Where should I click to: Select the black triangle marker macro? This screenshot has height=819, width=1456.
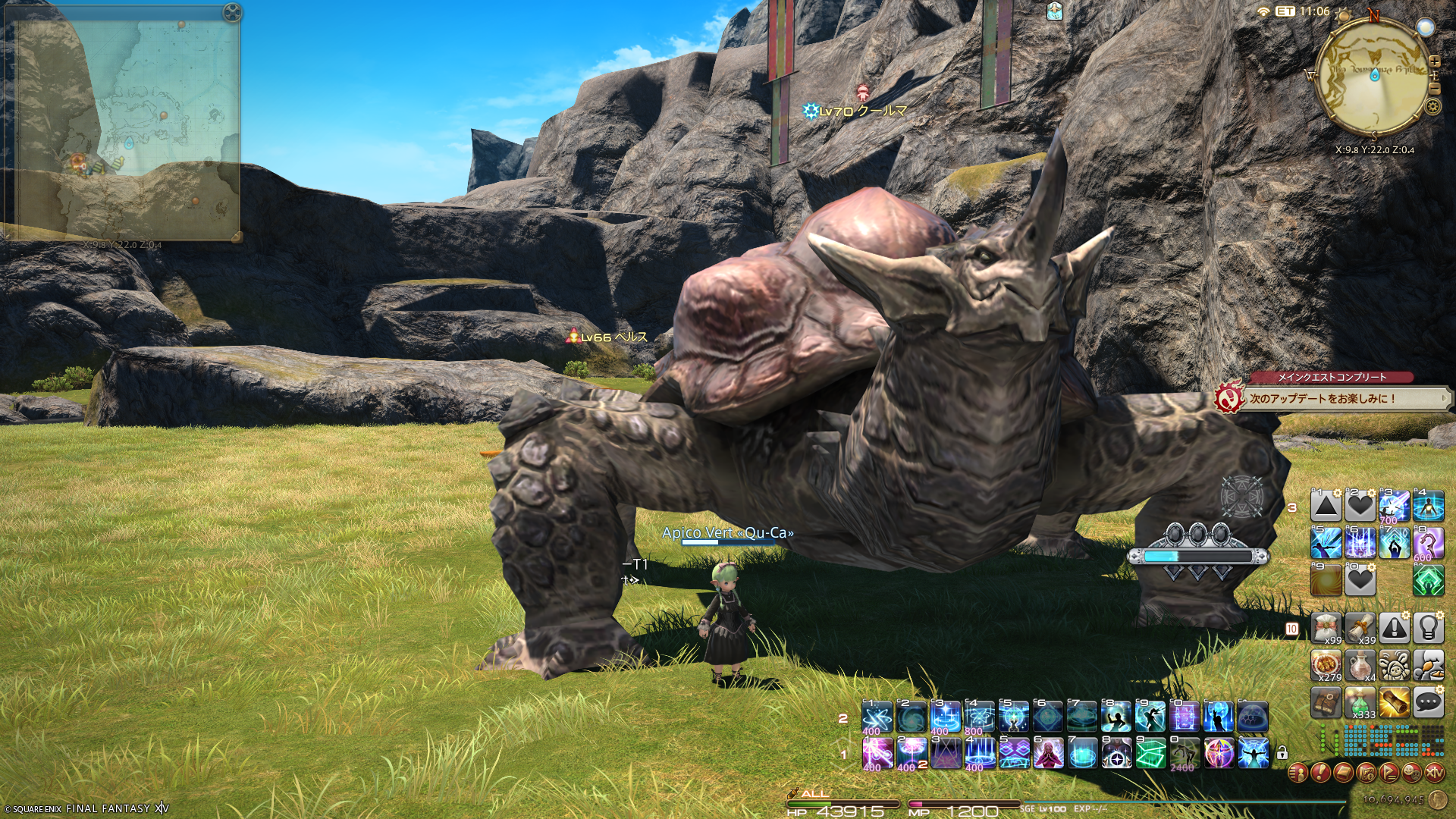[x=1326, y=507]
